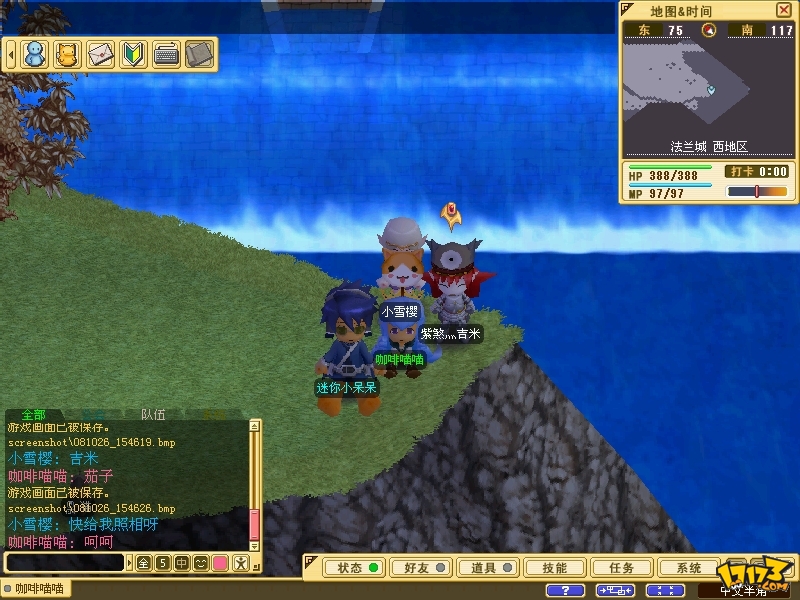Click the blue character icon in the top toolbar
Screen dimensions: 800x600
(x=35, y=54)
